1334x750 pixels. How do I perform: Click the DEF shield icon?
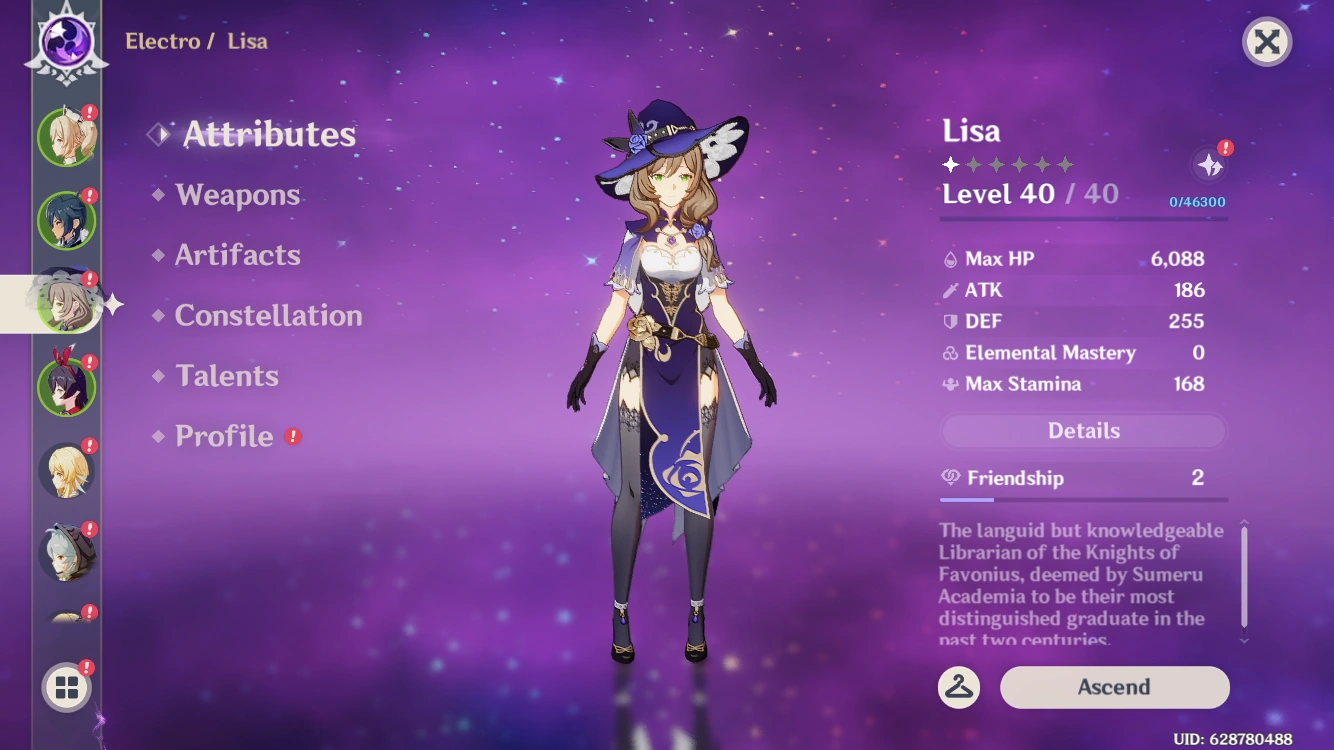(948, 321)
